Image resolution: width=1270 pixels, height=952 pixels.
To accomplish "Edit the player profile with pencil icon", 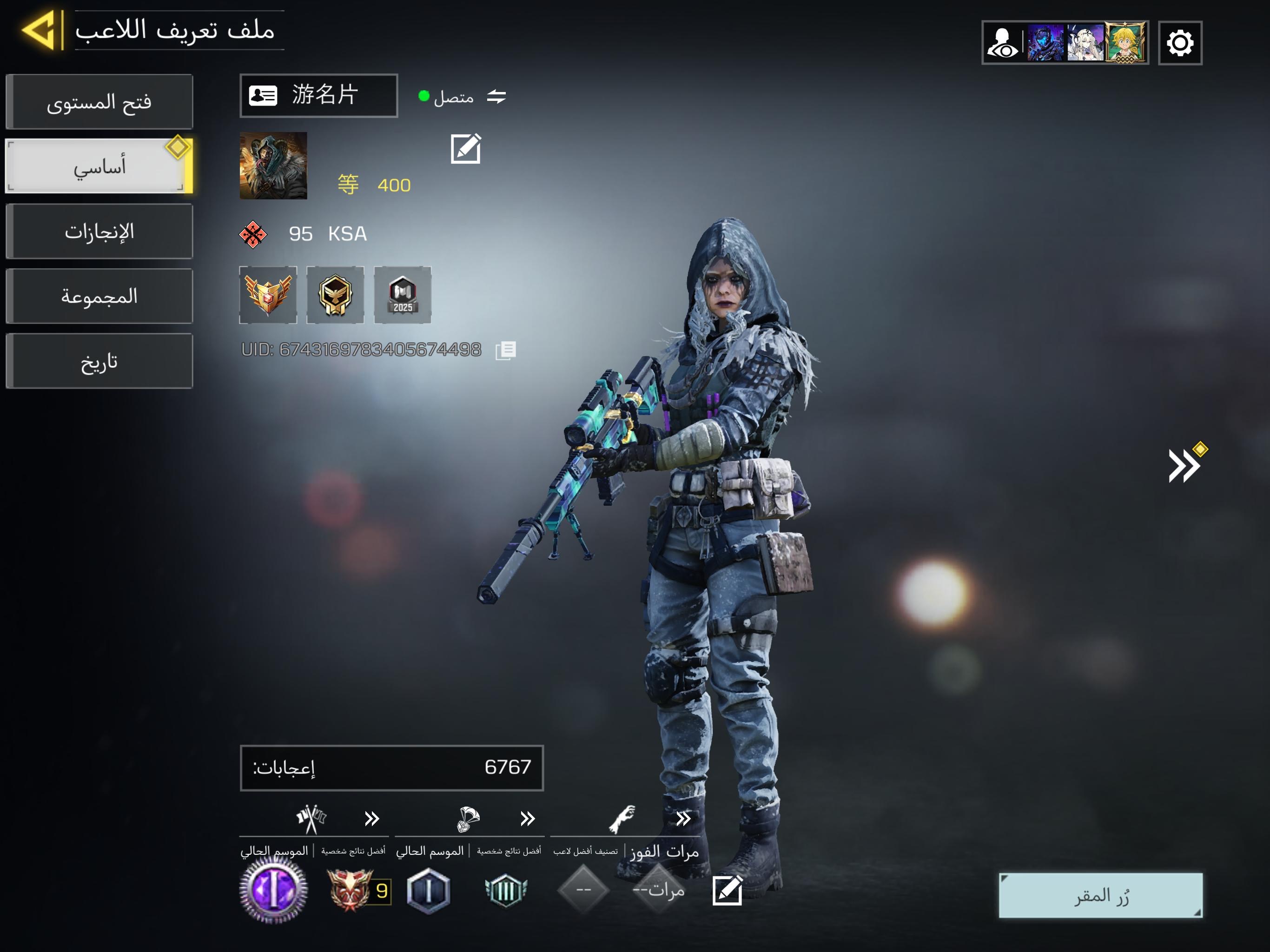I will pyautogui.click(x=466, y=149).
